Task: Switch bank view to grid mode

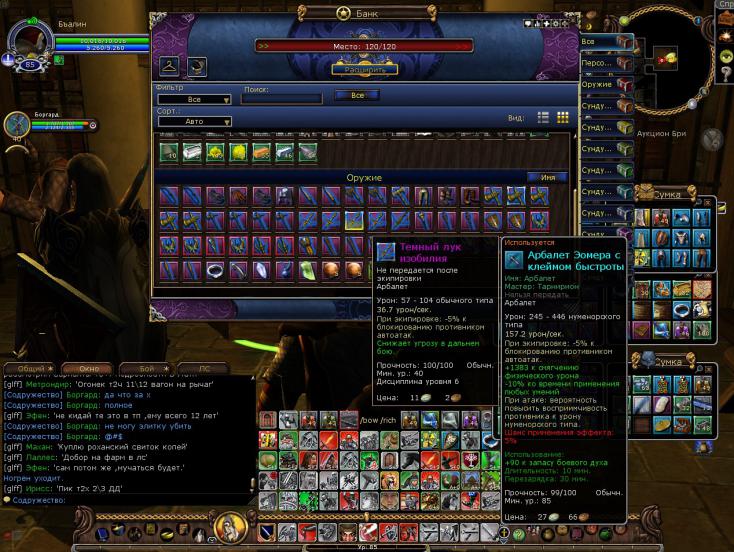Action: point(563,117)
